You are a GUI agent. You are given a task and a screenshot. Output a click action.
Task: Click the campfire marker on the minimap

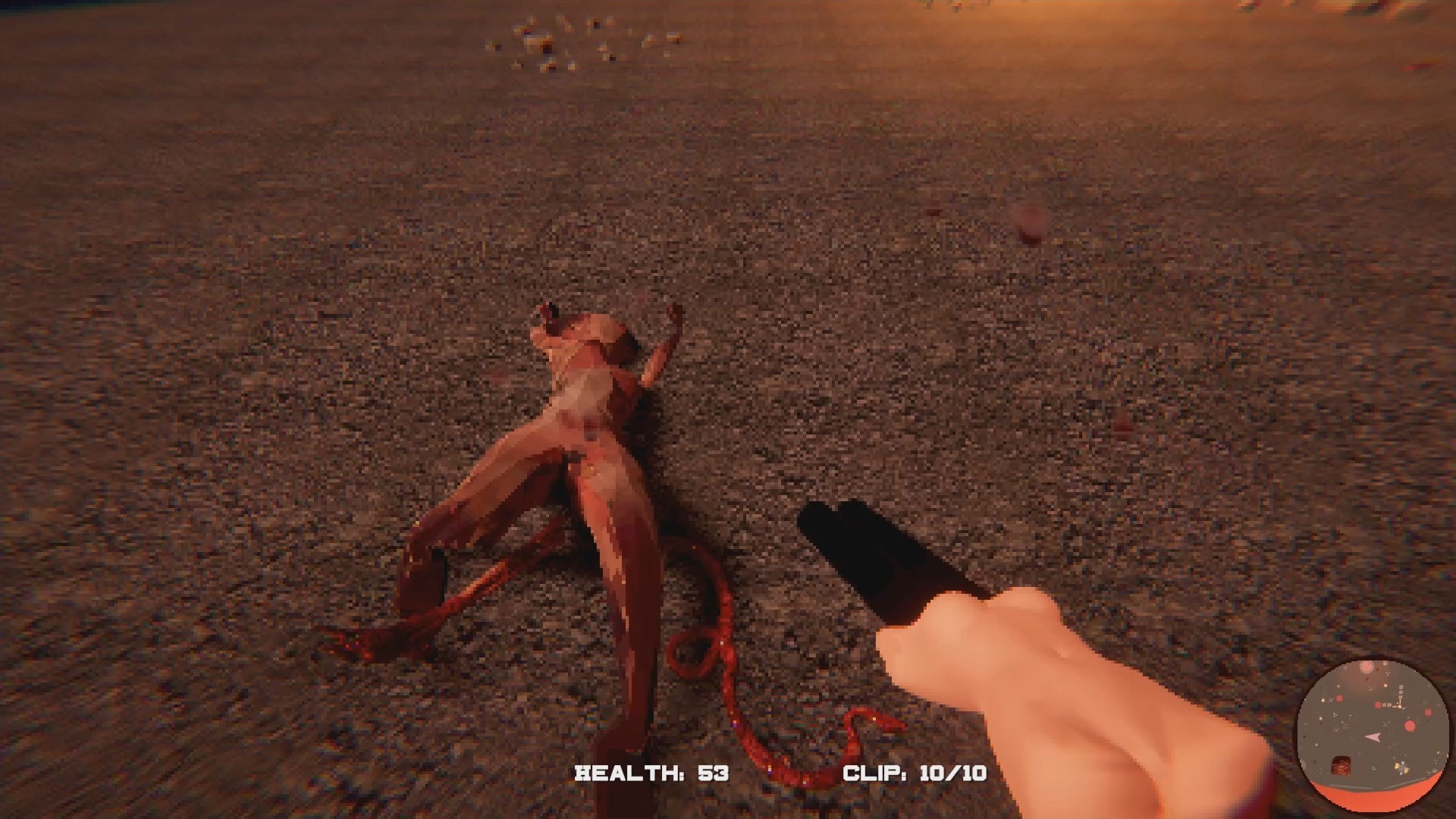pos(1340,766)
